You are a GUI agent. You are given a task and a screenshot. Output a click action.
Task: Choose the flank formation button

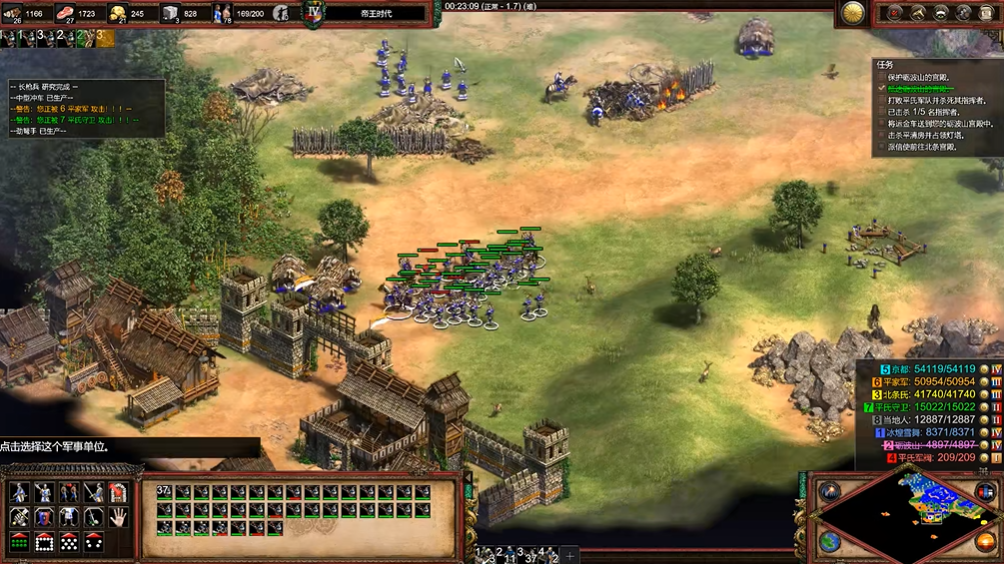[x=93, y=542]
